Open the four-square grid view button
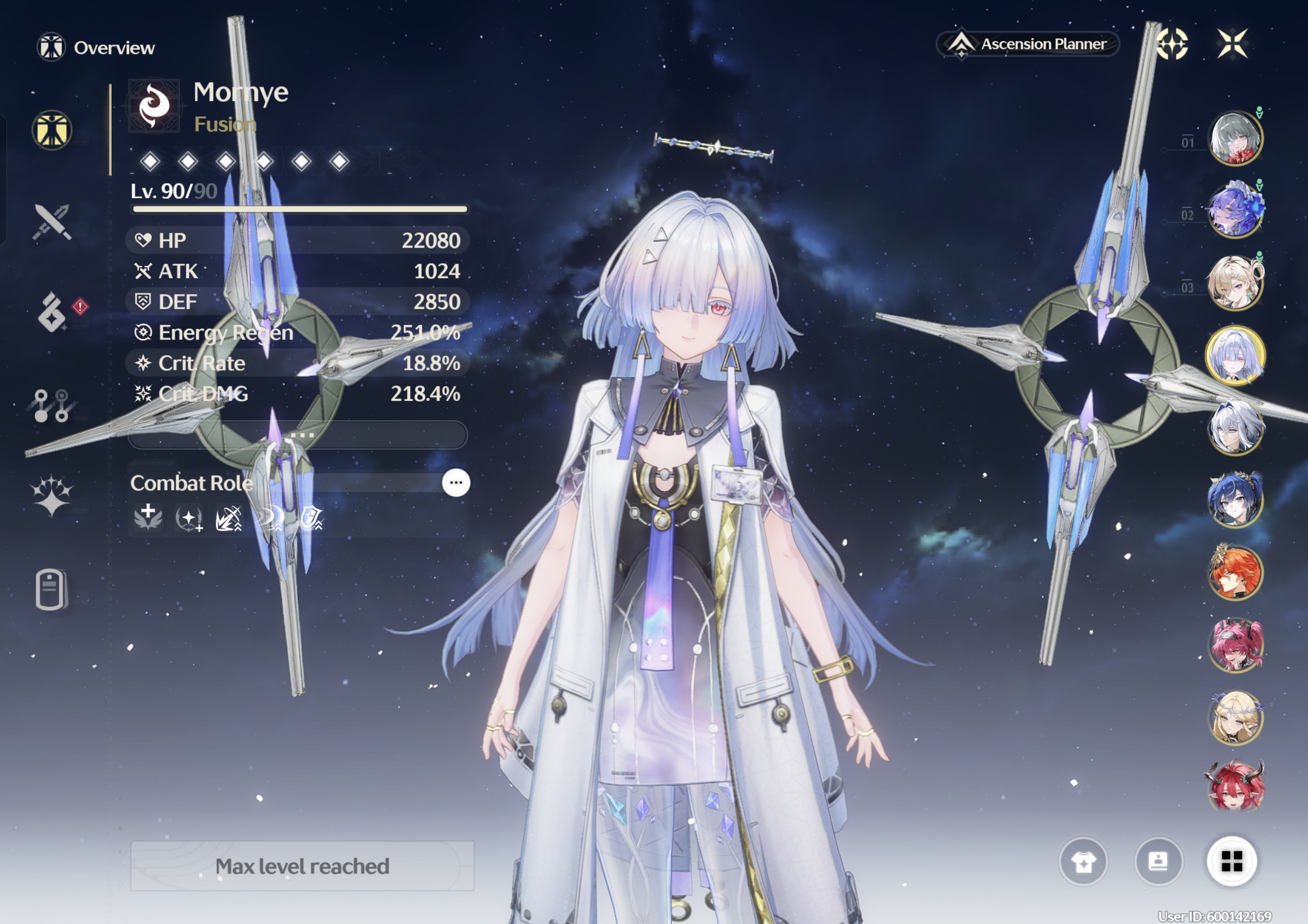 point(1232,861)
